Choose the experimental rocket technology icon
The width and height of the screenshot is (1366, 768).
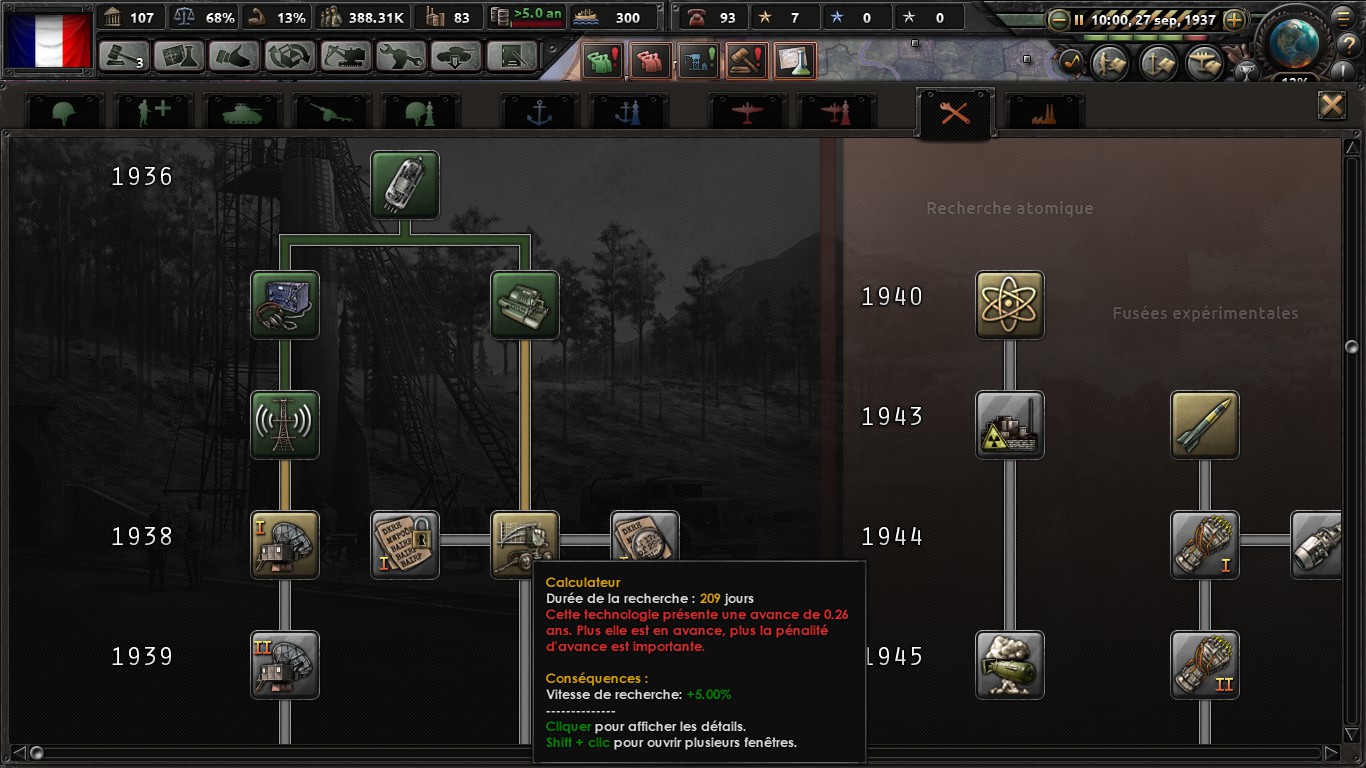1205,425
